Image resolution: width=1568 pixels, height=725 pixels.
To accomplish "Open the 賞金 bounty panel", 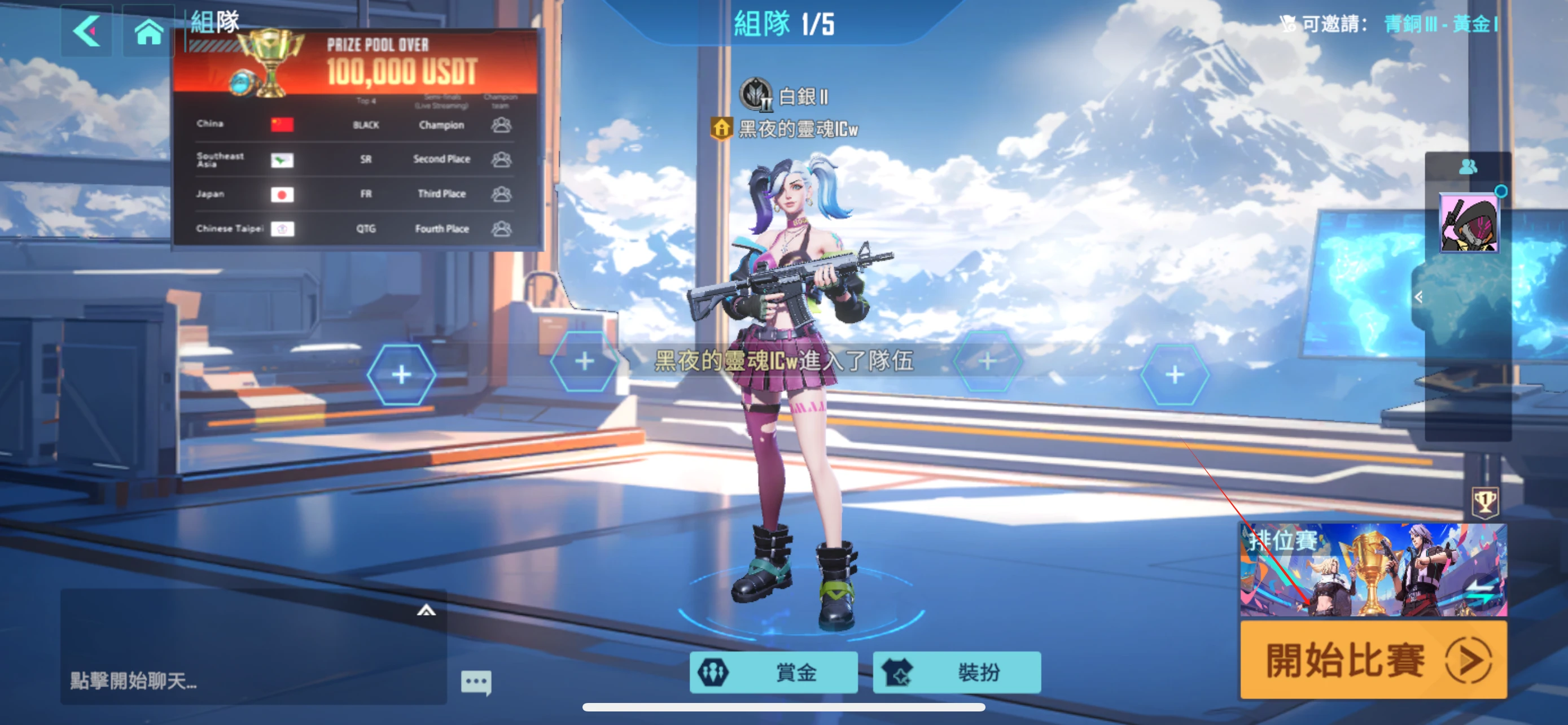I will 773,672.
